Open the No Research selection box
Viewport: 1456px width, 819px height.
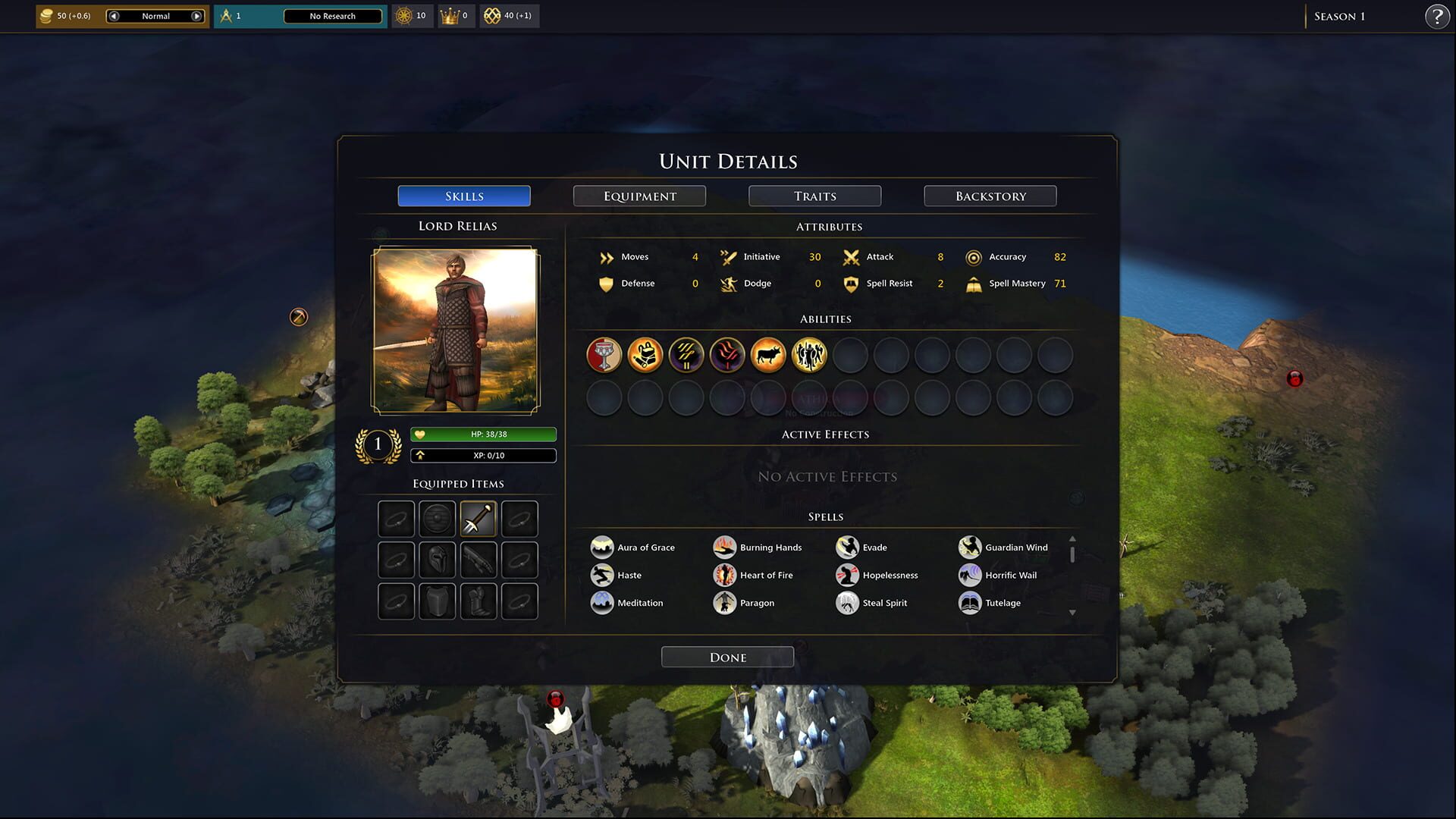pyautogui.click(x=334, y=15)
